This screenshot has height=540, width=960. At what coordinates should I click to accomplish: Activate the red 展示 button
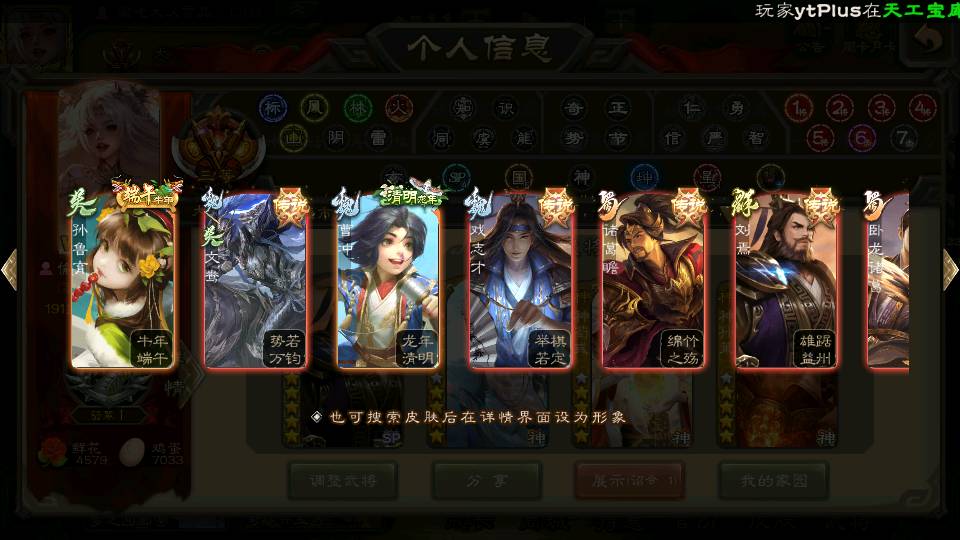pyautogui.click(x=630, y=481)
